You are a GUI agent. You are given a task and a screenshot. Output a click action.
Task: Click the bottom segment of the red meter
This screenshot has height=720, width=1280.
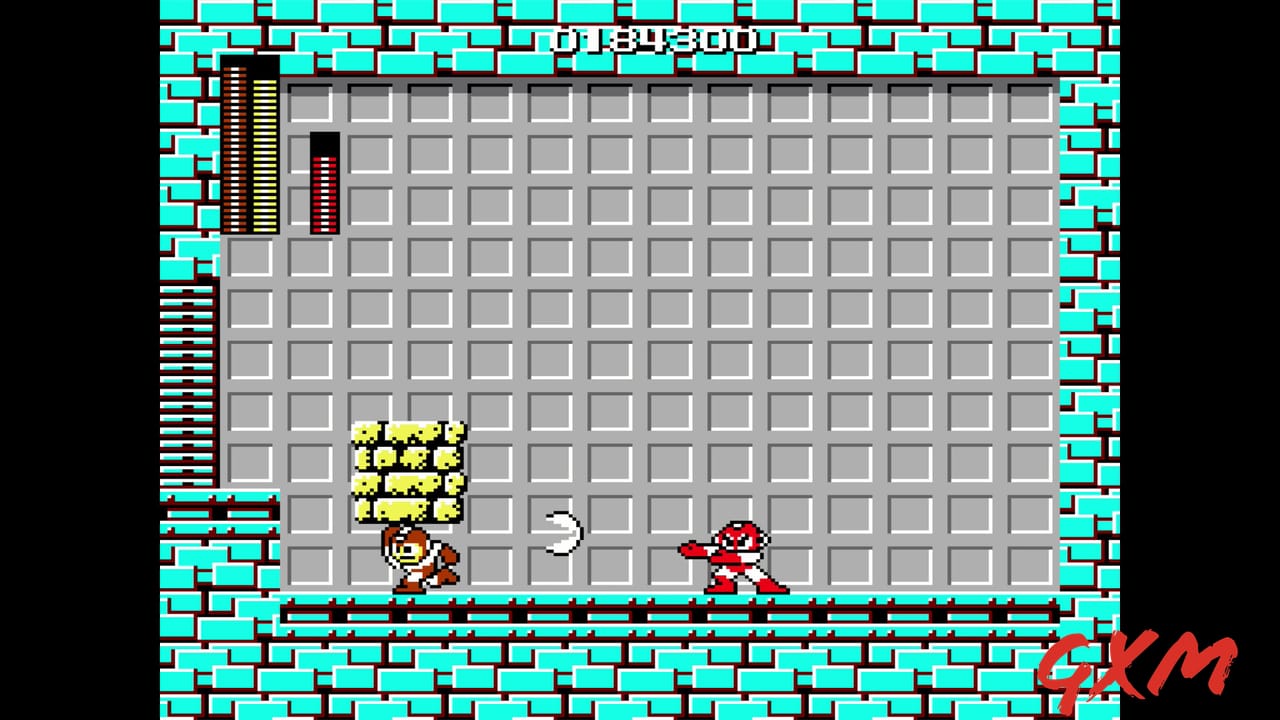[322, 228]
